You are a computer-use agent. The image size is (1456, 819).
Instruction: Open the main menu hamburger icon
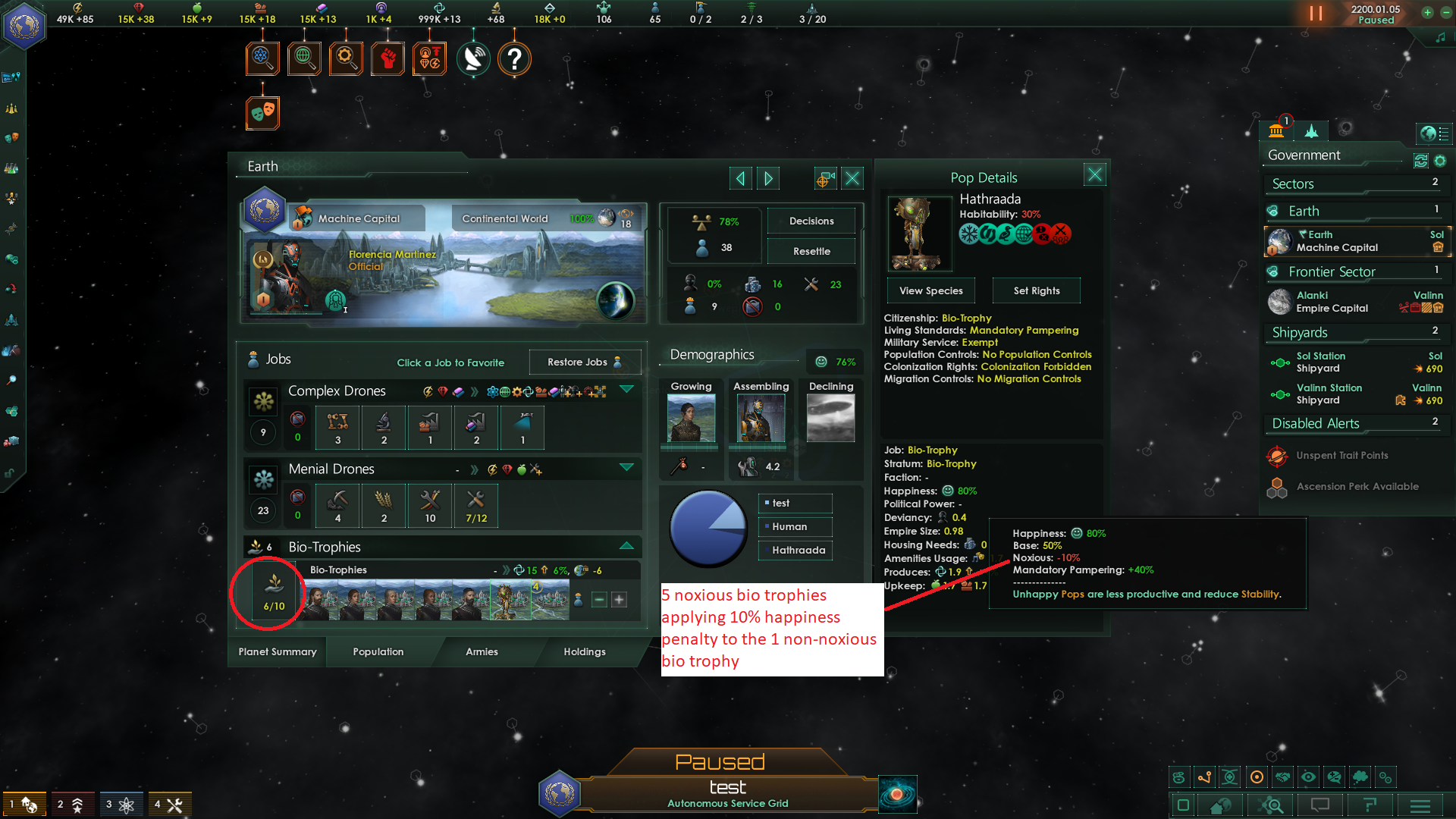pos(1421,805)
